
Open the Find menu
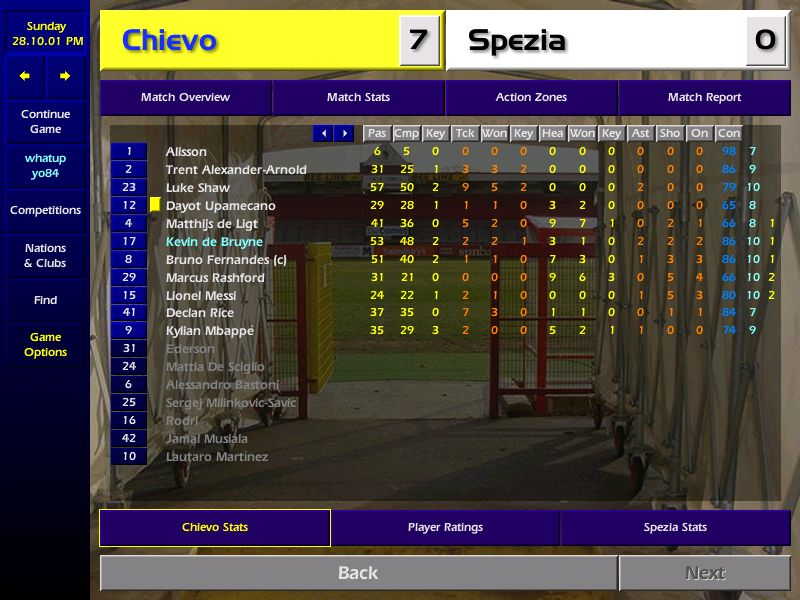coord(45,300)
